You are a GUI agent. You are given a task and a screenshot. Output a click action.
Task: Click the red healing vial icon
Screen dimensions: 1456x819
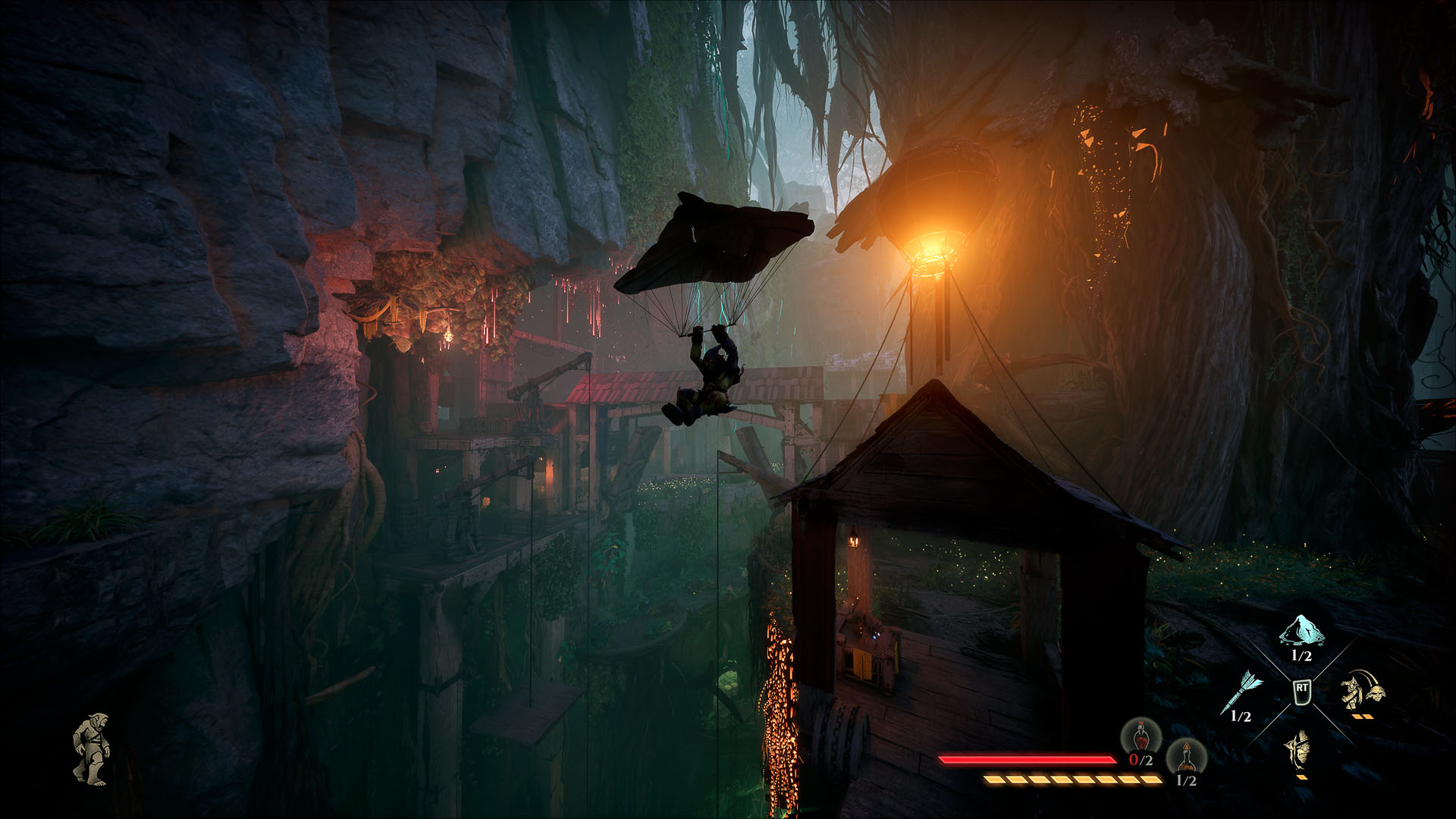(x=1141, y=737)
